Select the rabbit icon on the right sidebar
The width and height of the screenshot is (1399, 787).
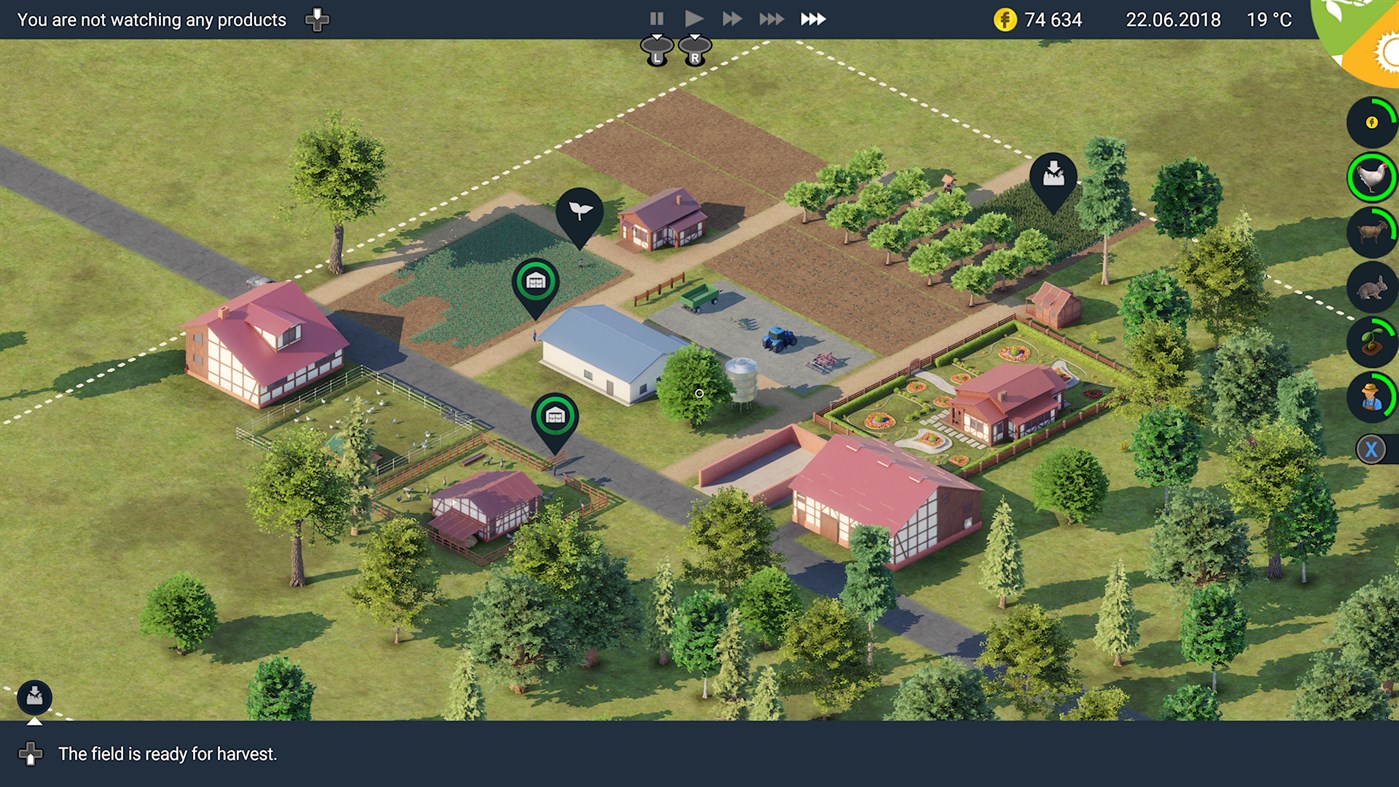[x=1371, y=286]
